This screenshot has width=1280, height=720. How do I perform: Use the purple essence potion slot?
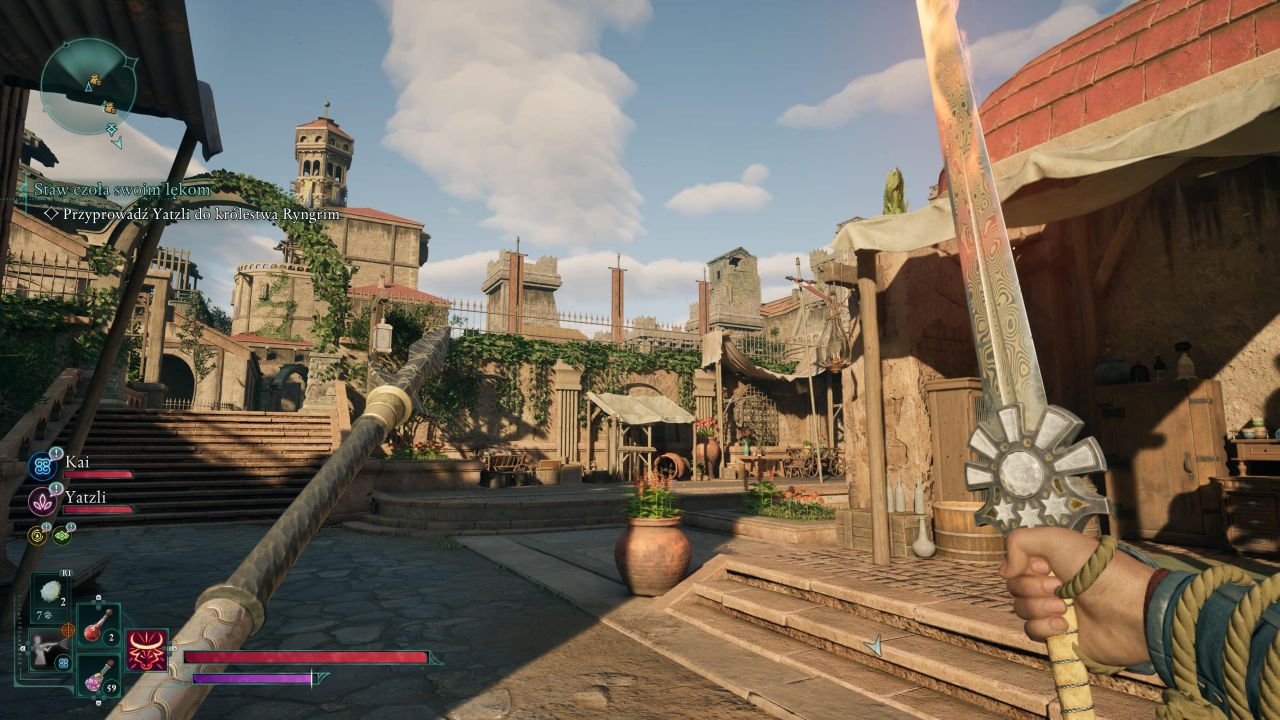point(97,674)
